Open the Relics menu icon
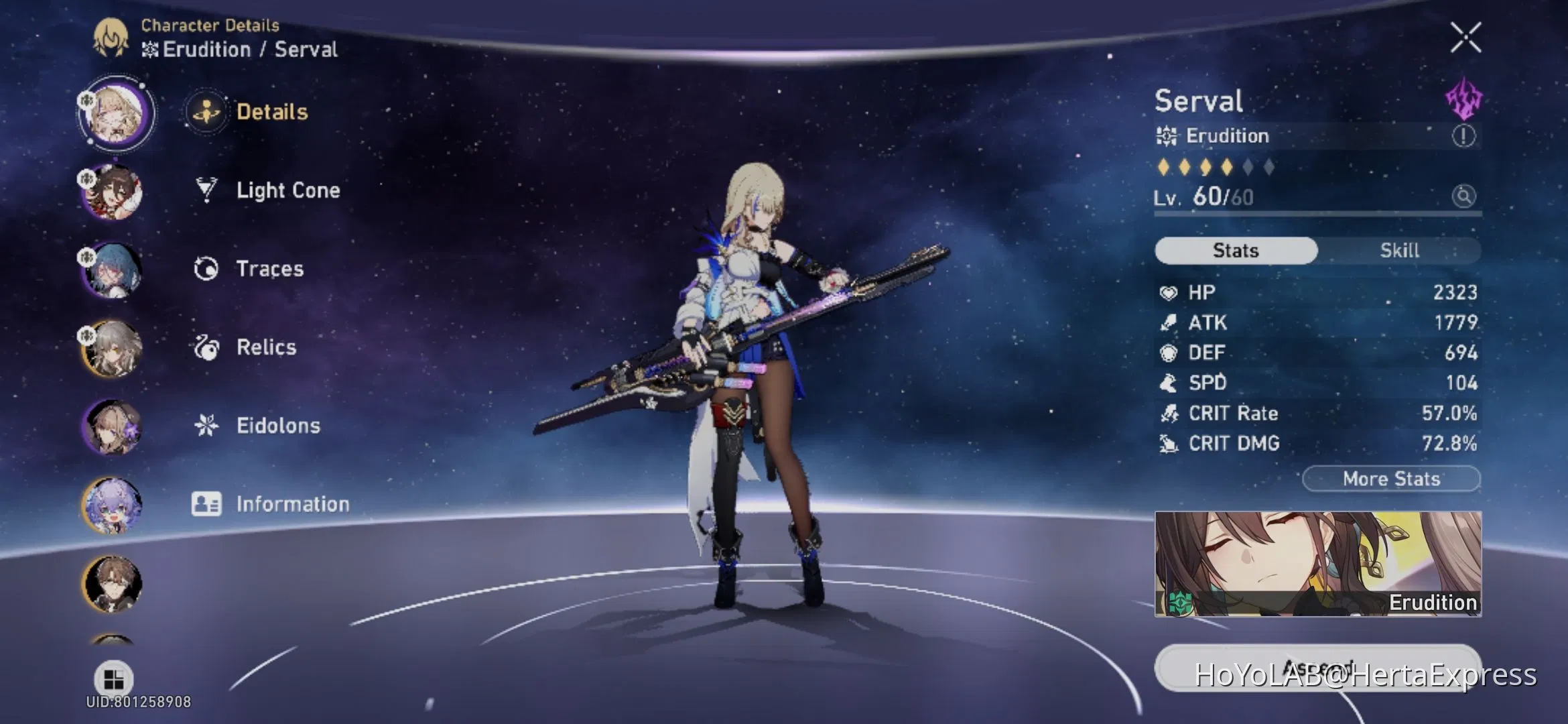The height and width of the screenshot is (724, 1568). coord(206,347)
